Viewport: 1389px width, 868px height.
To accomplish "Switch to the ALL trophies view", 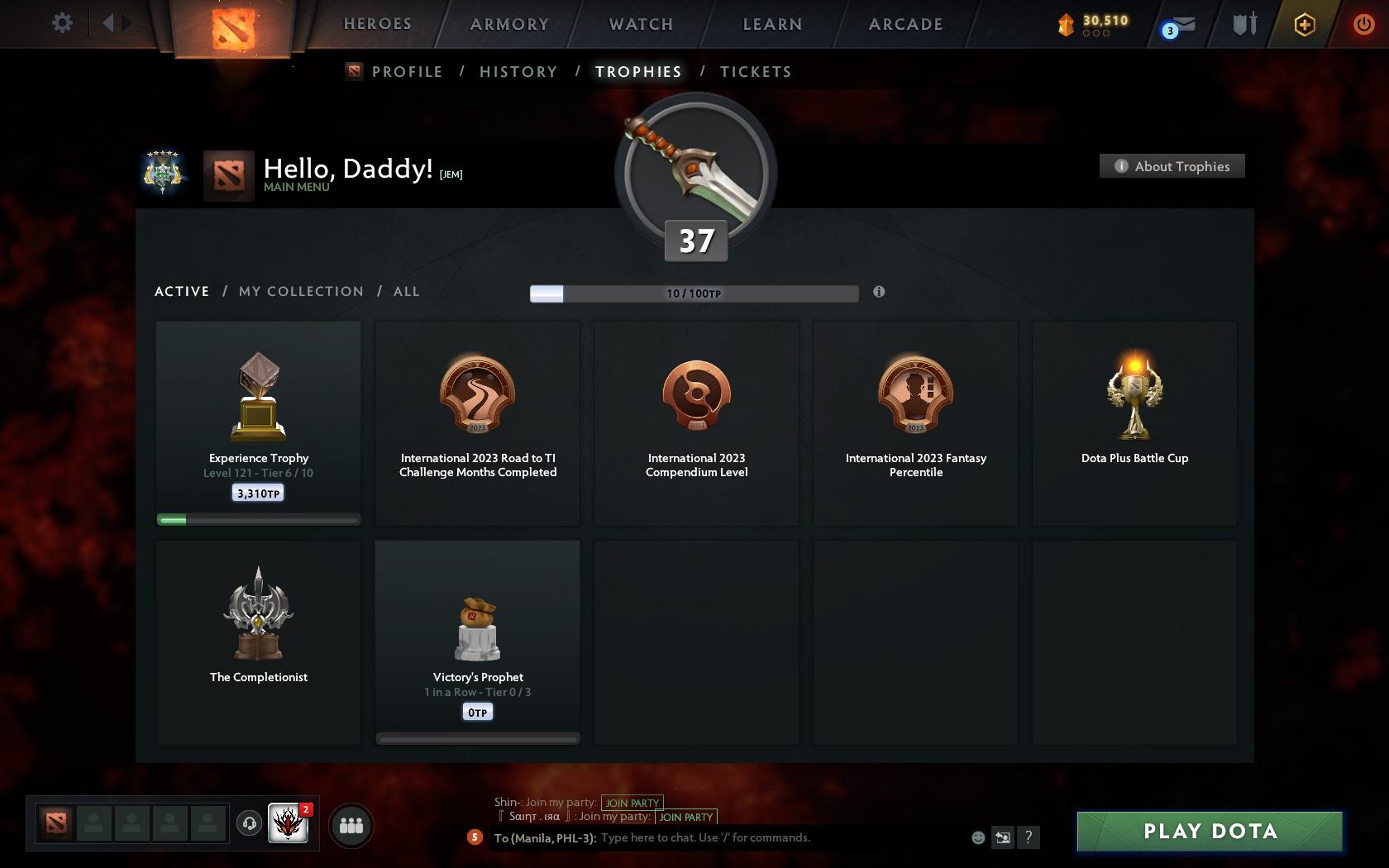I will 406,291.
